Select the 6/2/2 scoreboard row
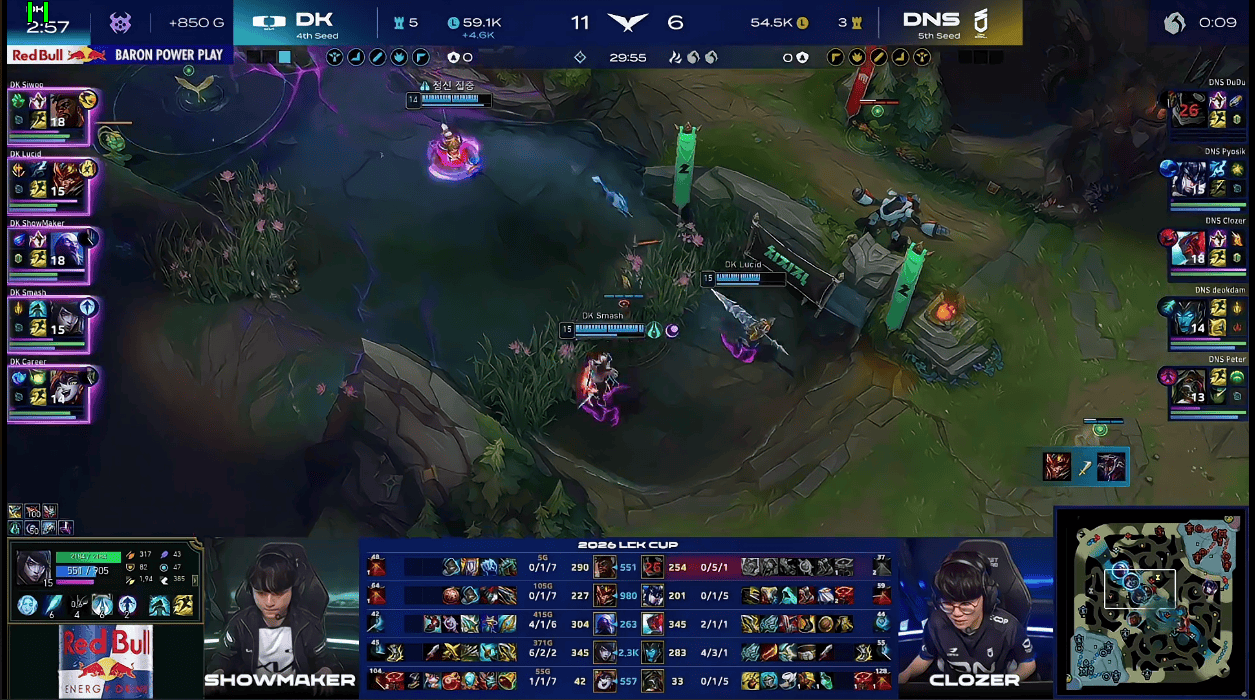This screenshot has width=1255, height=700. tap(630, 652)
